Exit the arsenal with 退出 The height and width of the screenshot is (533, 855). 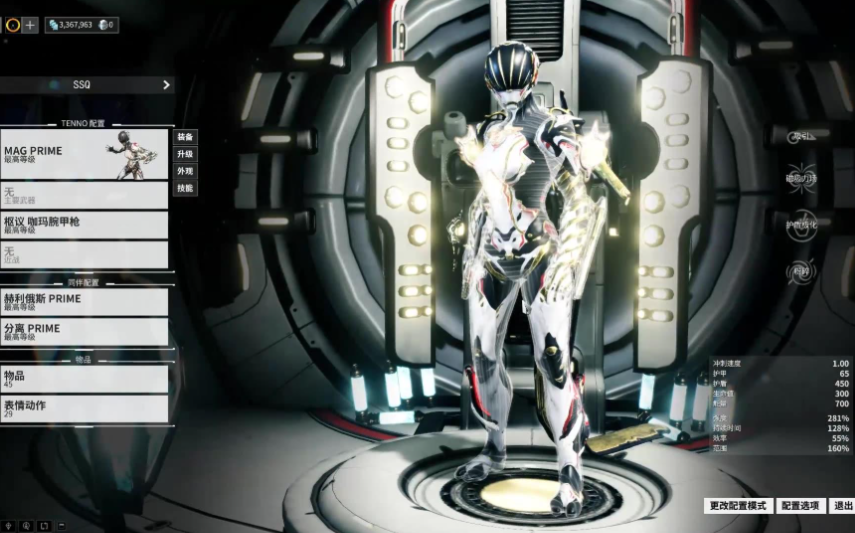843,506
